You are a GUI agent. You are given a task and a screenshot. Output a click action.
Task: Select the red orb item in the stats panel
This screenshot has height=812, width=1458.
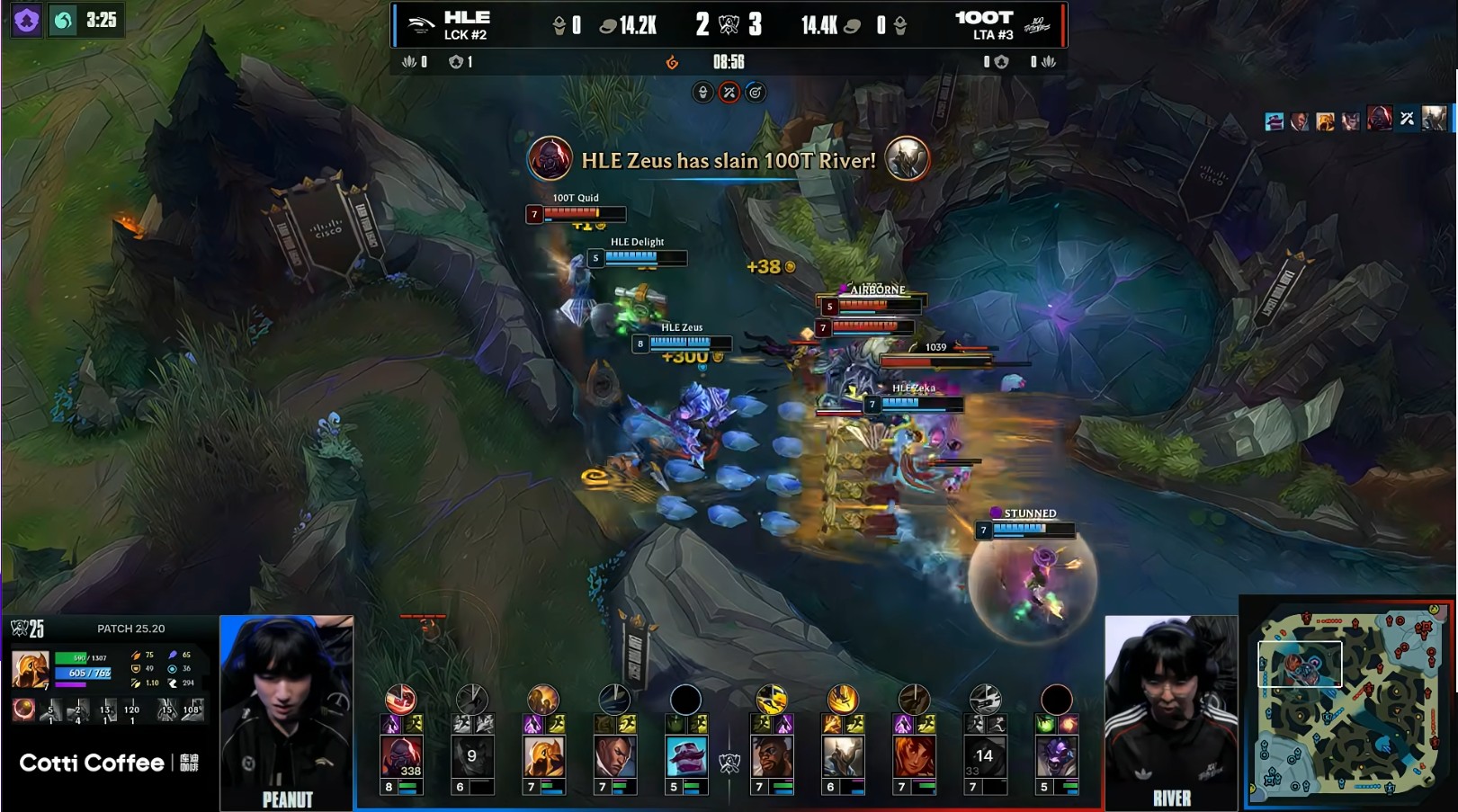(x=23, y=709)
